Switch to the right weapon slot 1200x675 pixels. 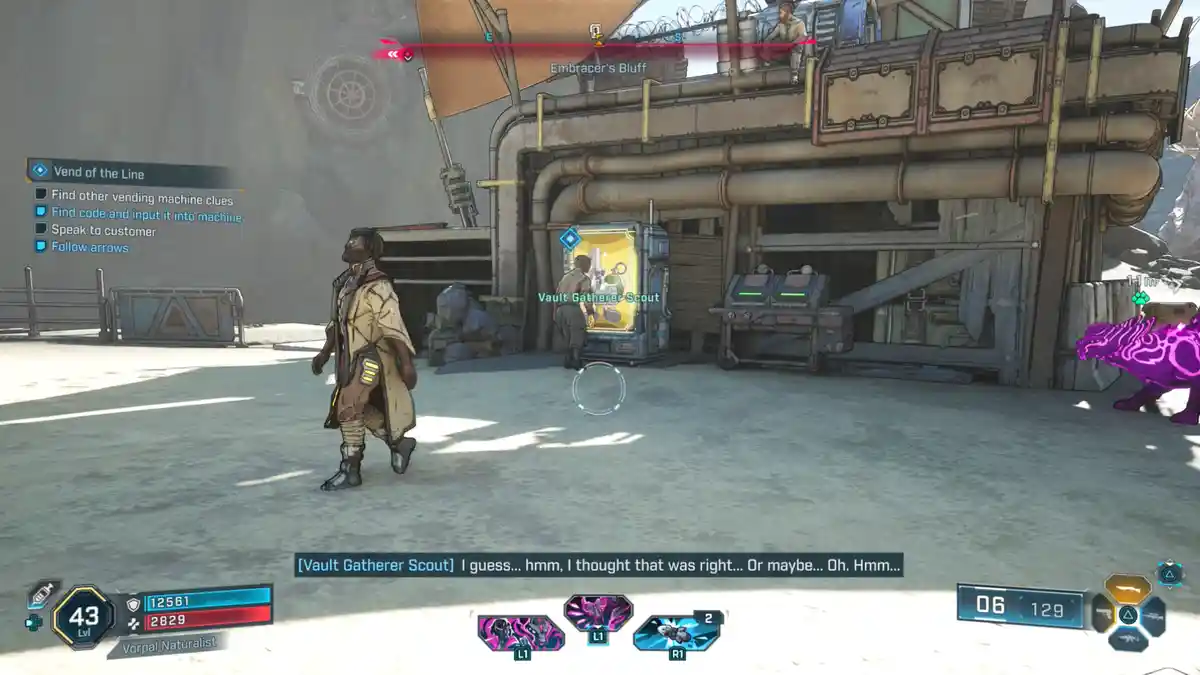1154,615
